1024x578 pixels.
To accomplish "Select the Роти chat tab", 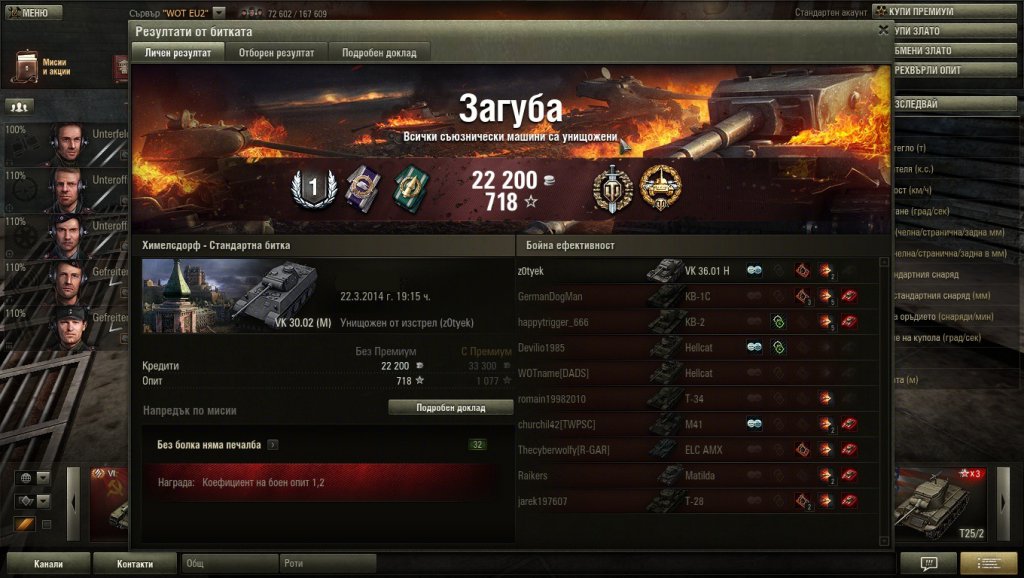I will (x=327, y=564).
